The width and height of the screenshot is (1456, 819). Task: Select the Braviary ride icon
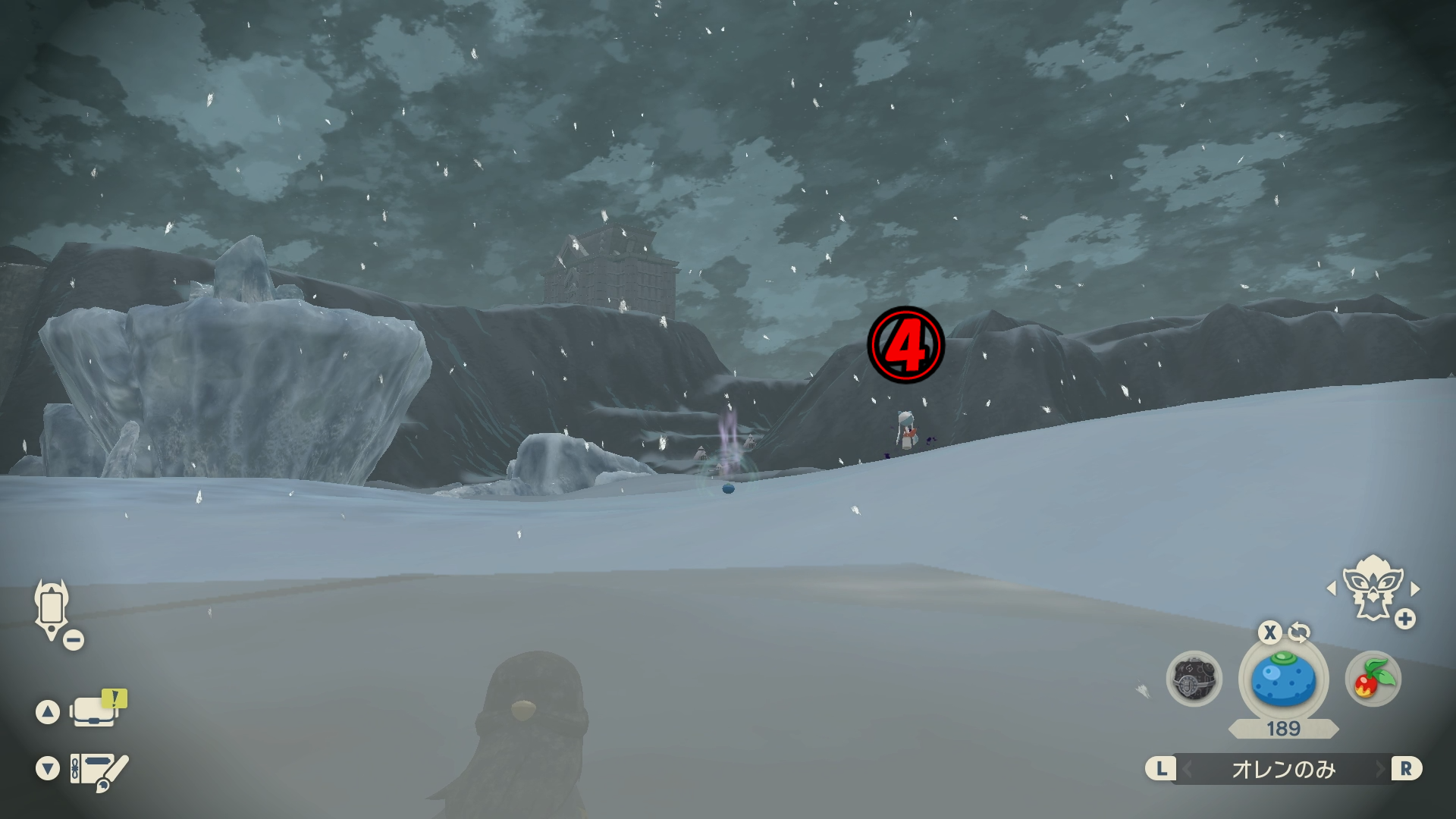point(1372,589)
